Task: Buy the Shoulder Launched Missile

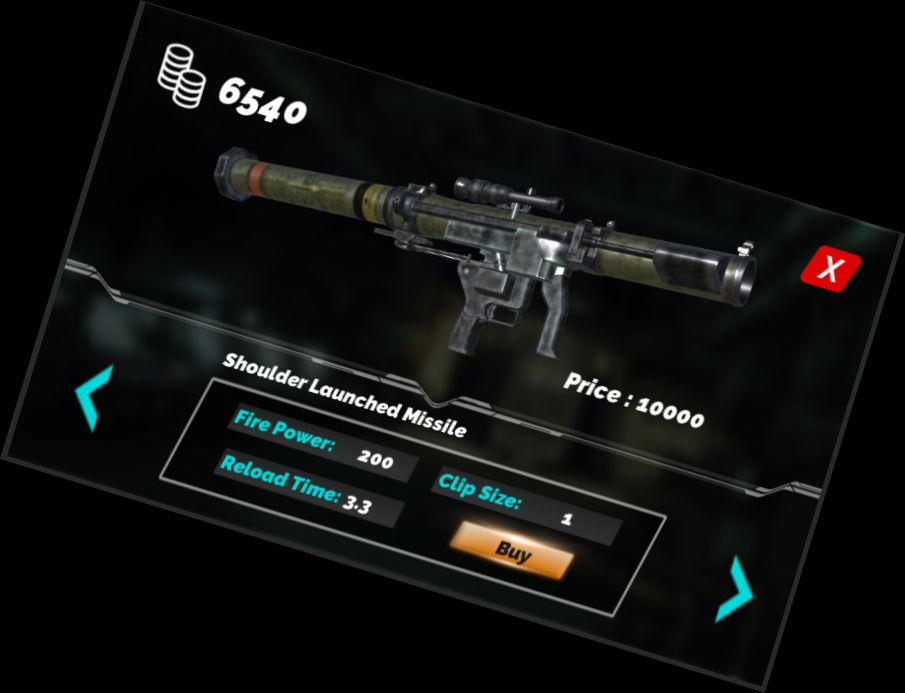Action: click(513, 551)
